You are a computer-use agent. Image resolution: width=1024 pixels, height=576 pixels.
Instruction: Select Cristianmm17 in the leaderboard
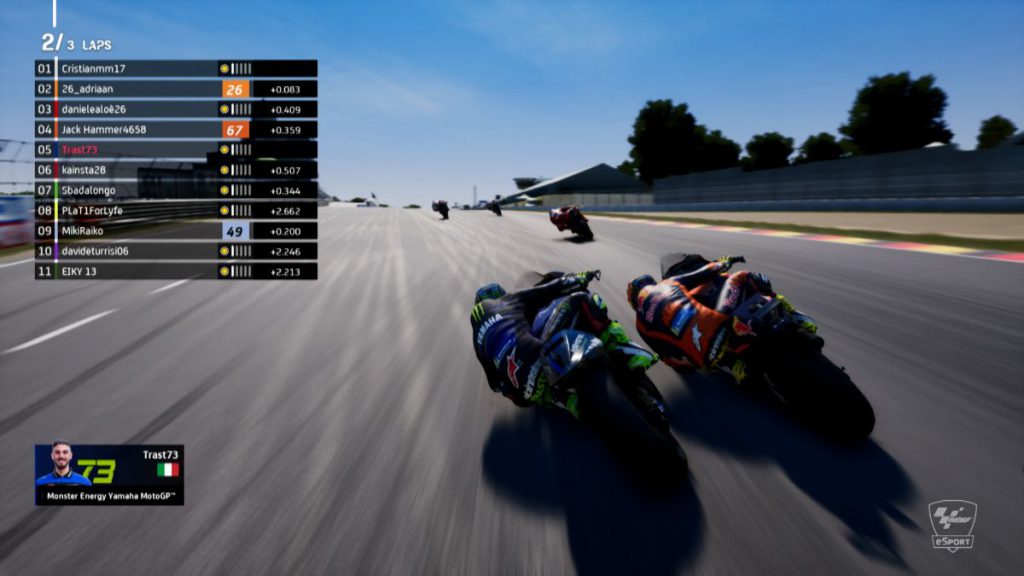pos(176,69)
